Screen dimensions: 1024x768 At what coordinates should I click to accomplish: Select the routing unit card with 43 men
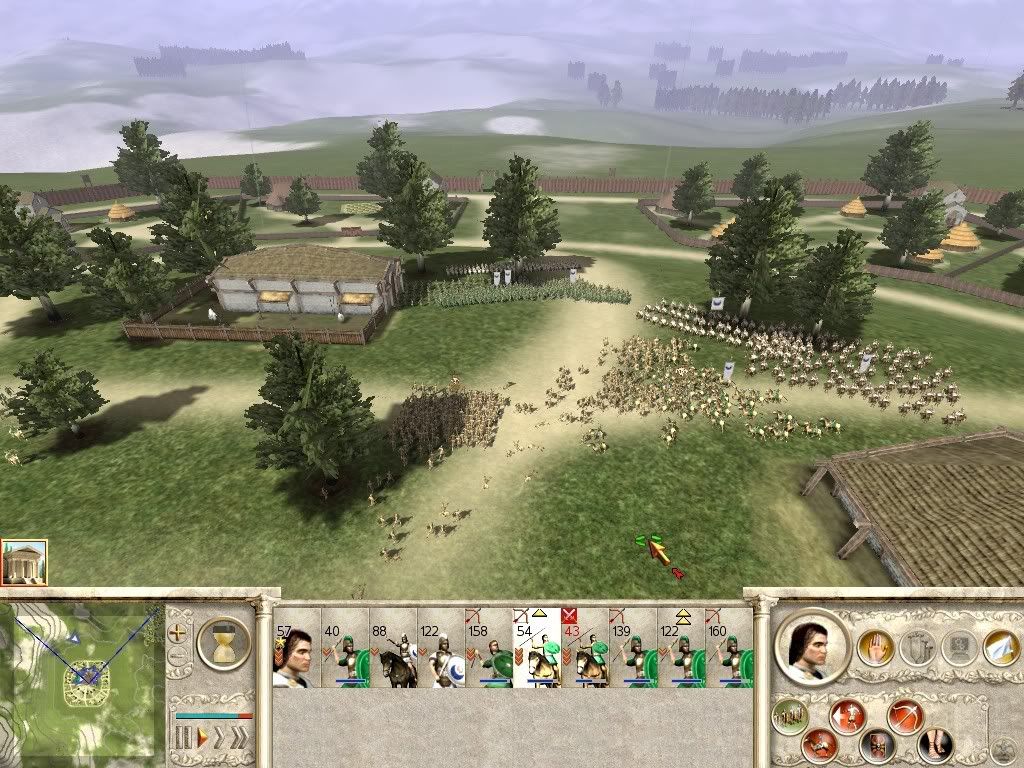coord(584,648)
